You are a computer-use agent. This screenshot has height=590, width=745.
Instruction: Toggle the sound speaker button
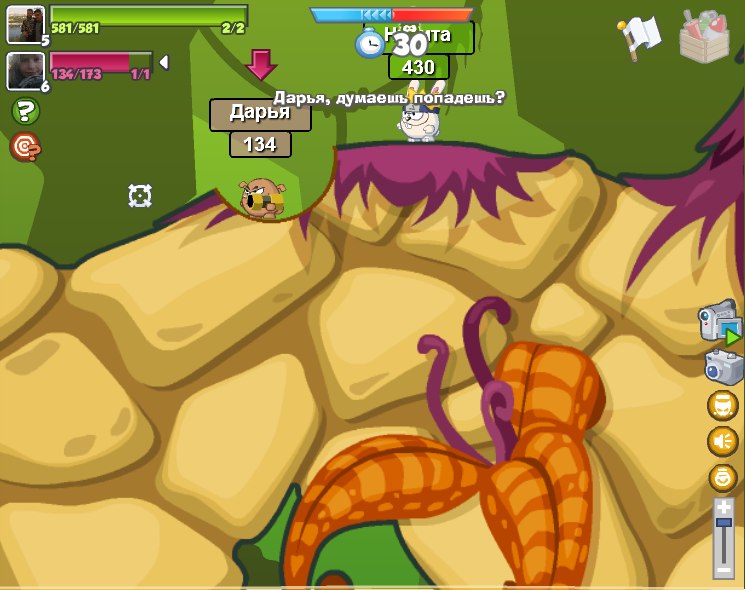tap(722, 441)
